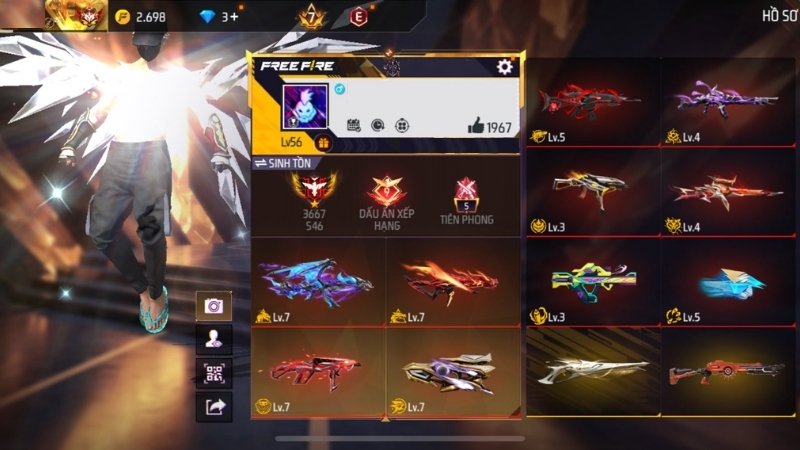Open the camera screenshot button
800x450 pixels.
pos(214,307)
